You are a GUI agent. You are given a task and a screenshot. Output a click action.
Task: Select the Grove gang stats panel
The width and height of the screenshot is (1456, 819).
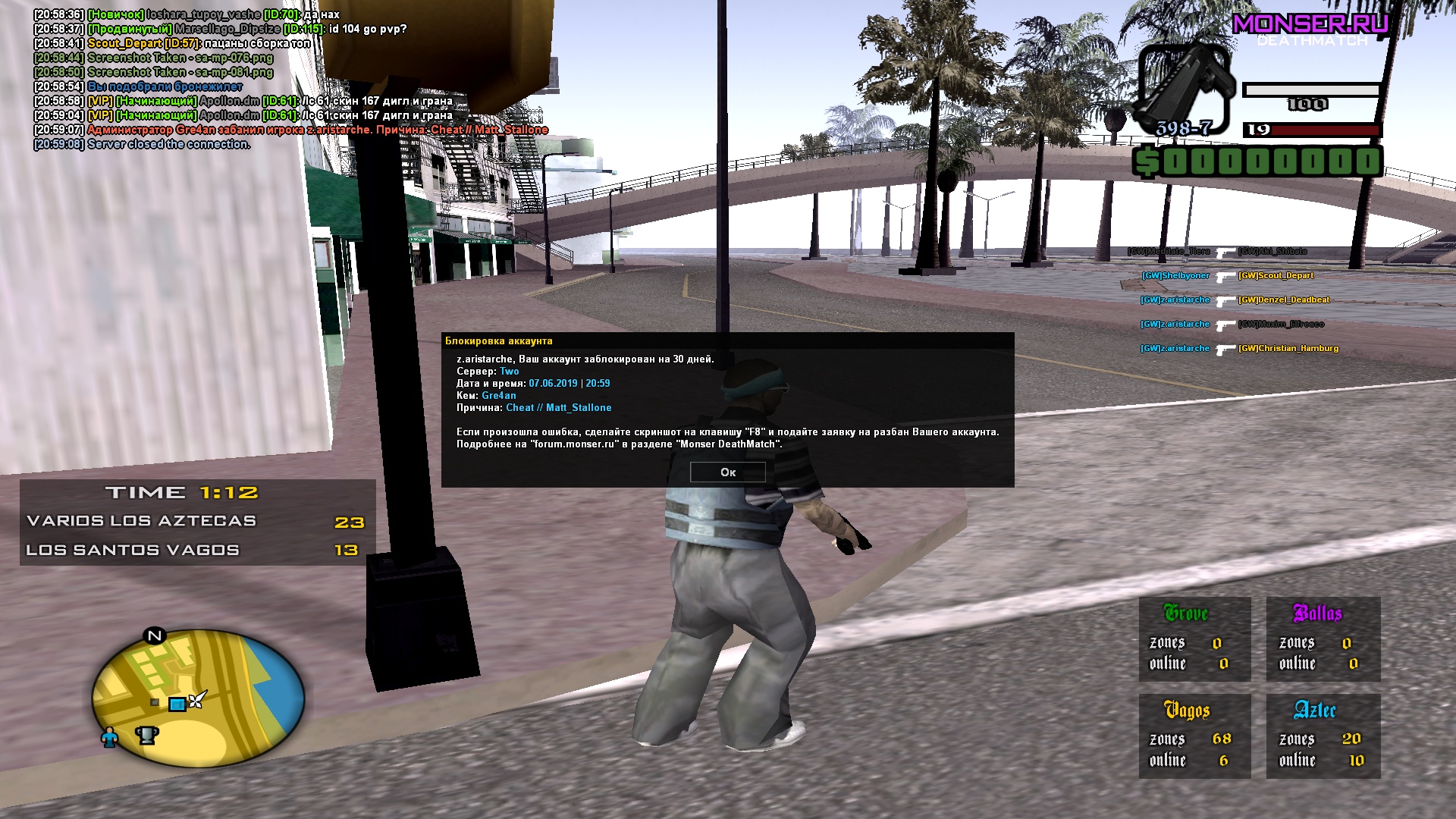[1194, 639]
